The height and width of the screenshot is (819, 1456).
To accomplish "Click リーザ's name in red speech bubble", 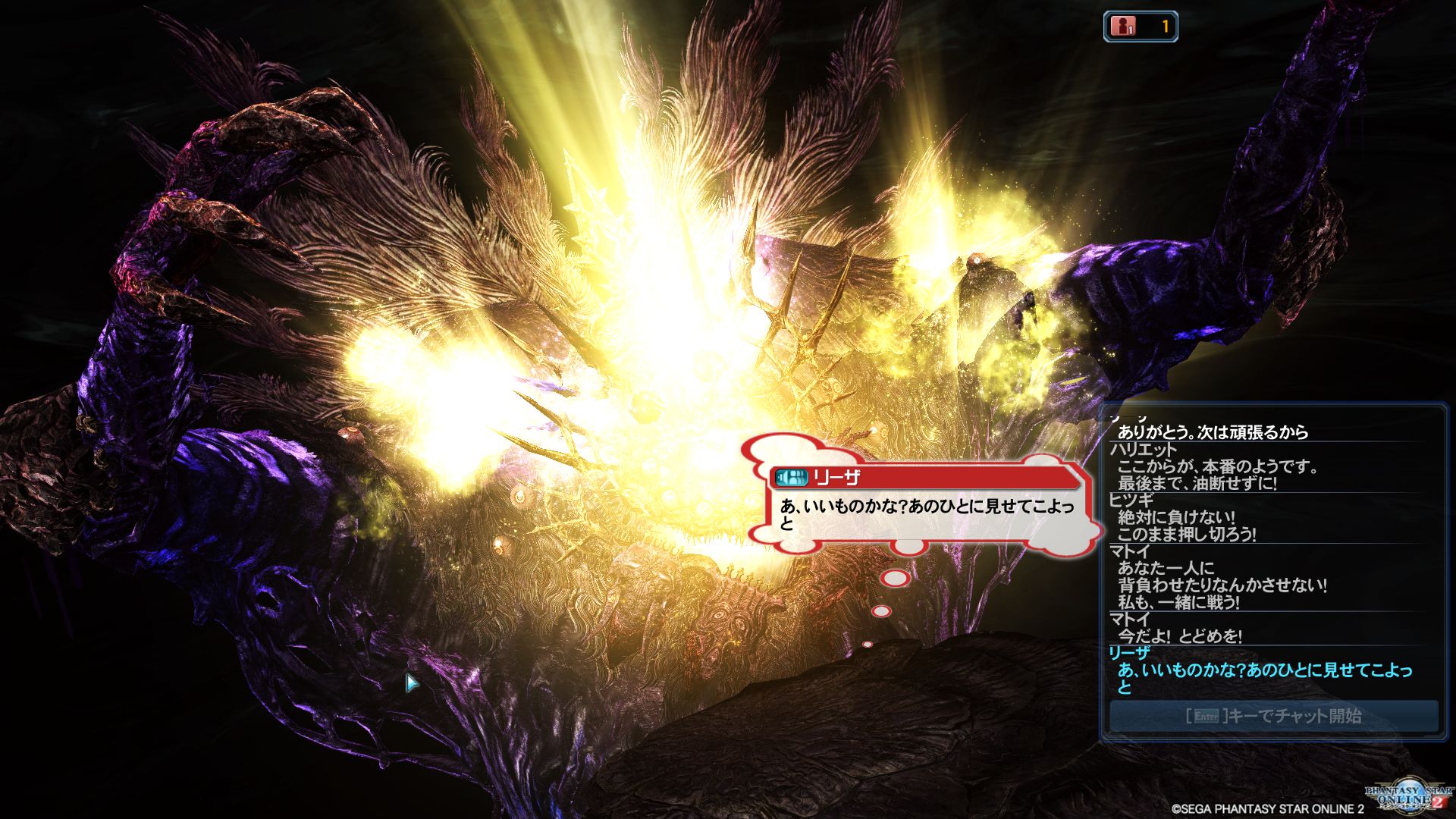I will tap(836, 478).
